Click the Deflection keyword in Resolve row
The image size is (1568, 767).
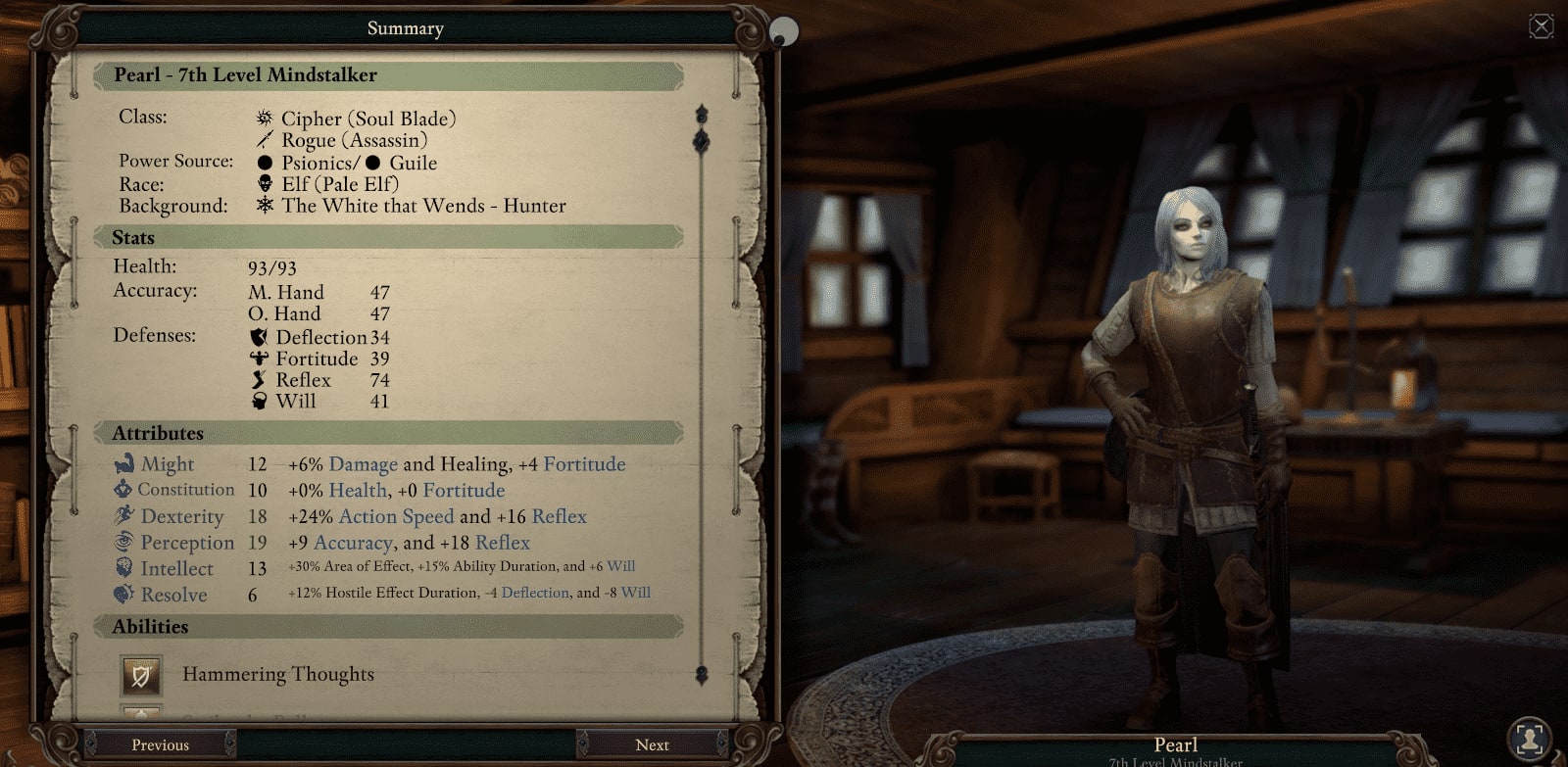(x=535, y=593)
